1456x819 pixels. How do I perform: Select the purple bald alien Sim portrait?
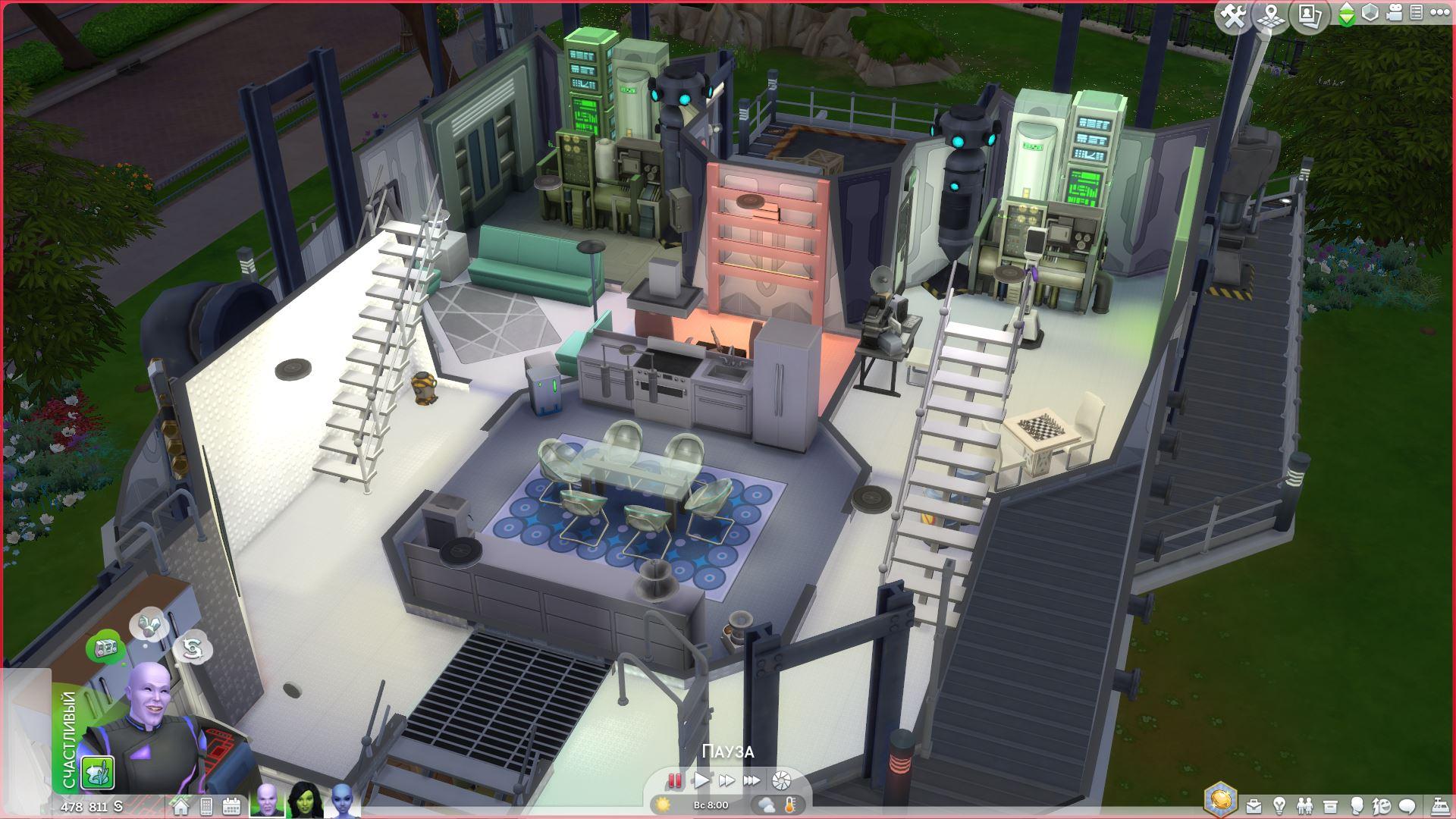pyautogui.click(x=268, y=801)
